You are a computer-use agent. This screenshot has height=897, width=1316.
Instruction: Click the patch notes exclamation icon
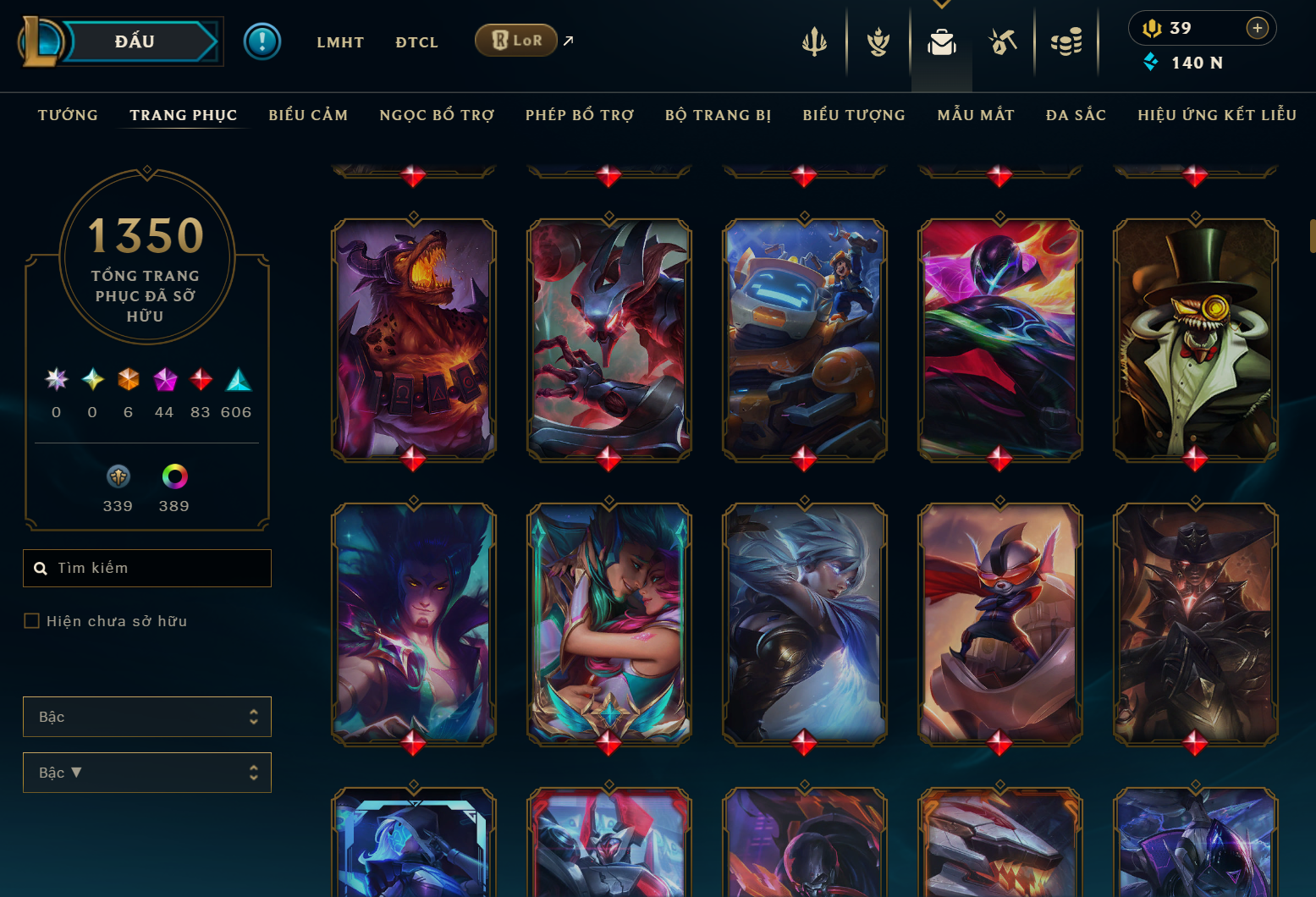point(262,41)
